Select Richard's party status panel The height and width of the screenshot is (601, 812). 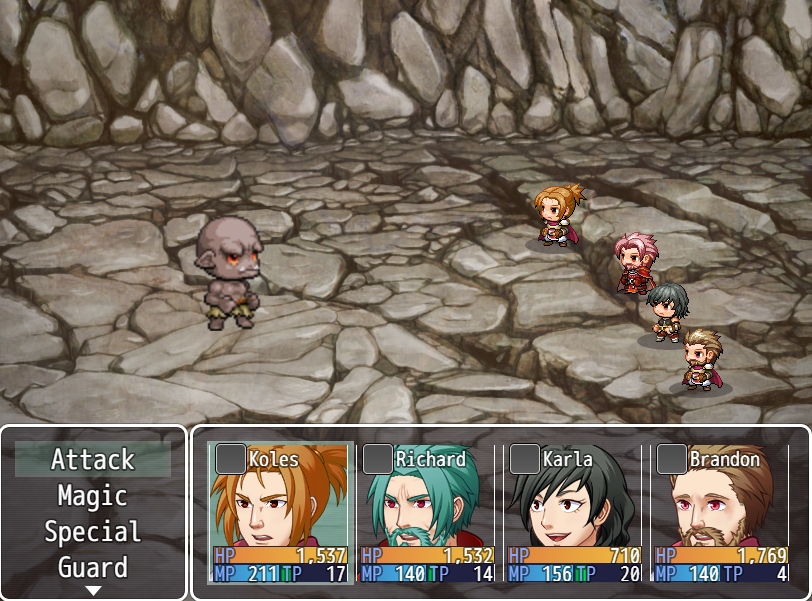428,513
